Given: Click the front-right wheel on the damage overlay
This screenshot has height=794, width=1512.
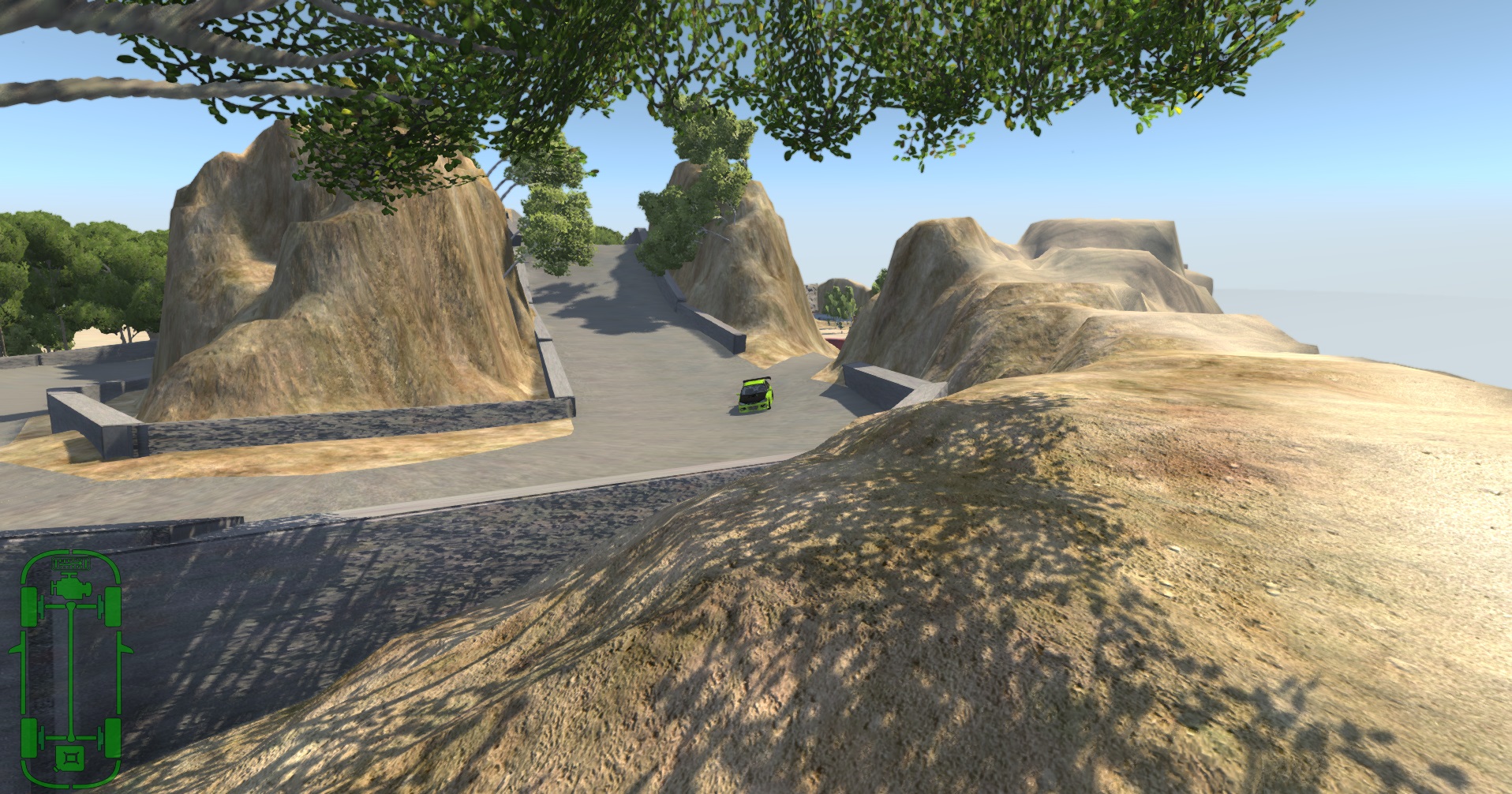Looking at the screenshot, I should (x=111, y=605).
